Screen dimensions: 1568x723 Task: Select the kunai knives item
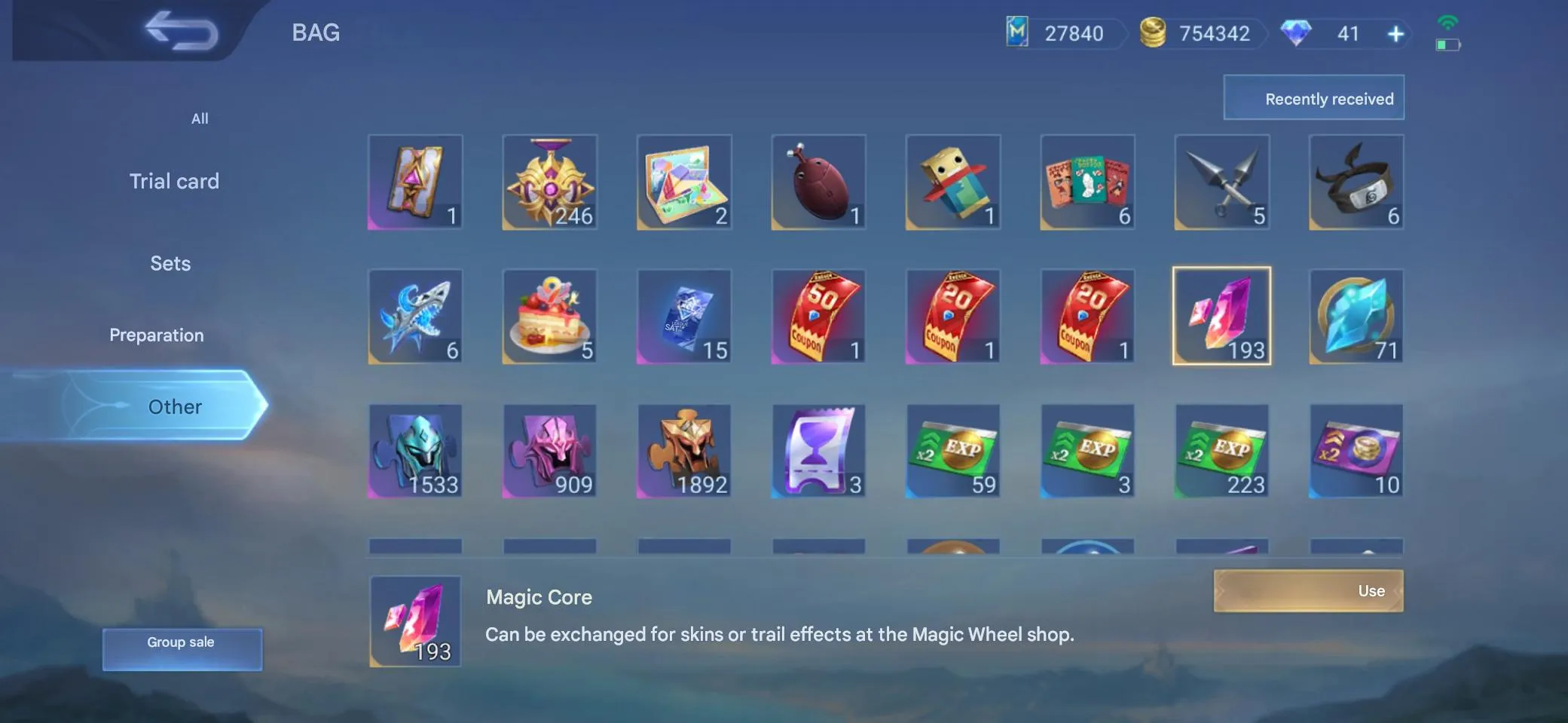1221,182
